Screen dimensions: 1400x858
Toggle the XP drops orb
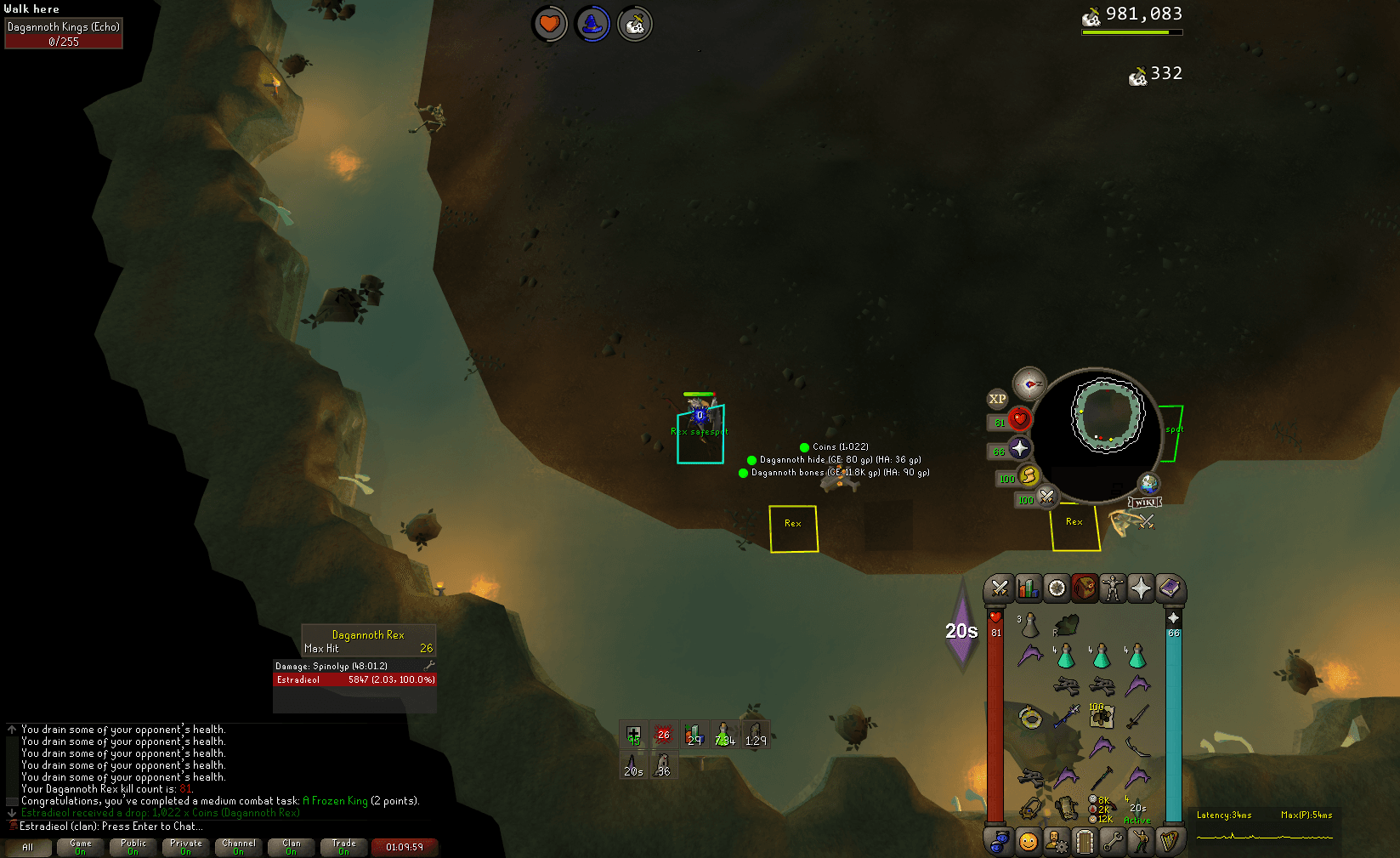click(997, 399)
